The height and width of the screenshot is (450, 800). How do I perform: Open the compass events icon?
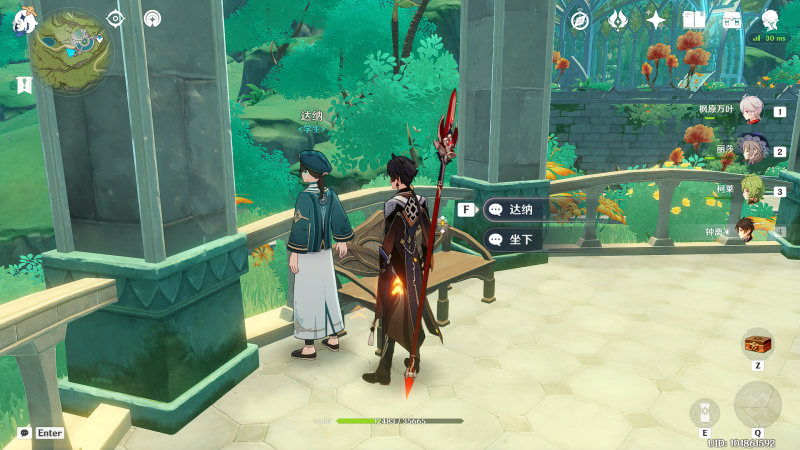(x=580, y=20)
